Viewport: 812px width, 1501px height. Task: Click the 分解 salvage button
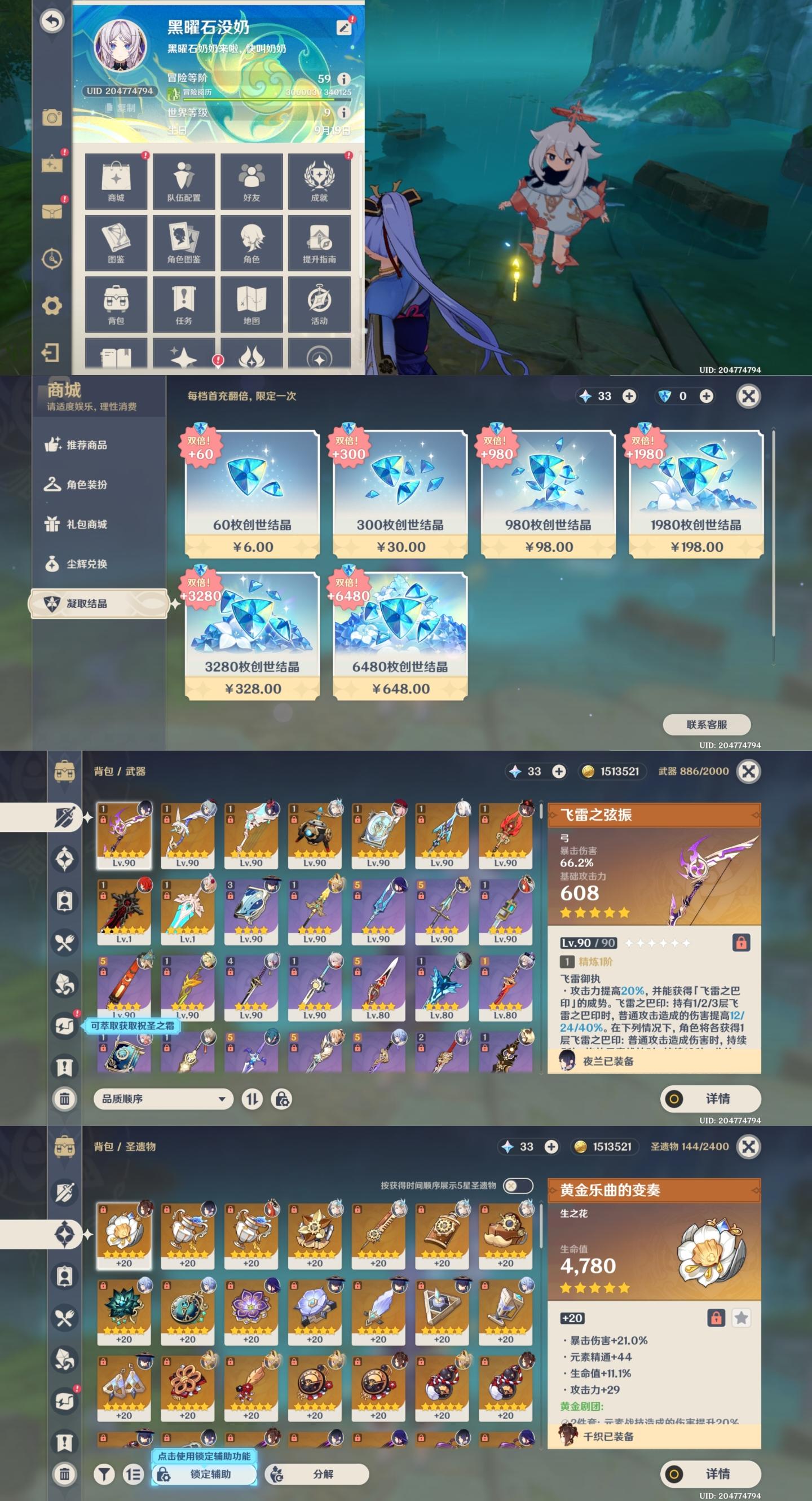[317, 1473]
